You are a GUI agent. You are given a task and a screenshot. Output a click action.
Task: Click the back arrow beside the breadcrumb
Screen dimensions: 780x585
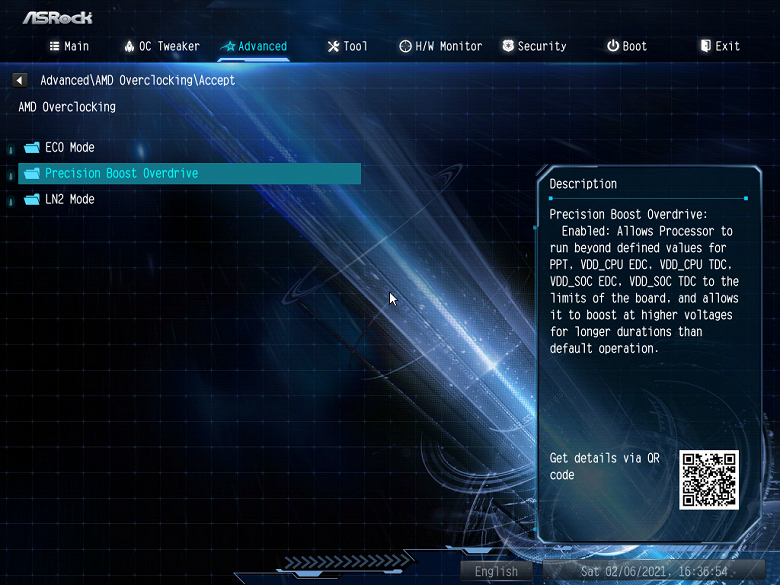click(x=20, y=80)
